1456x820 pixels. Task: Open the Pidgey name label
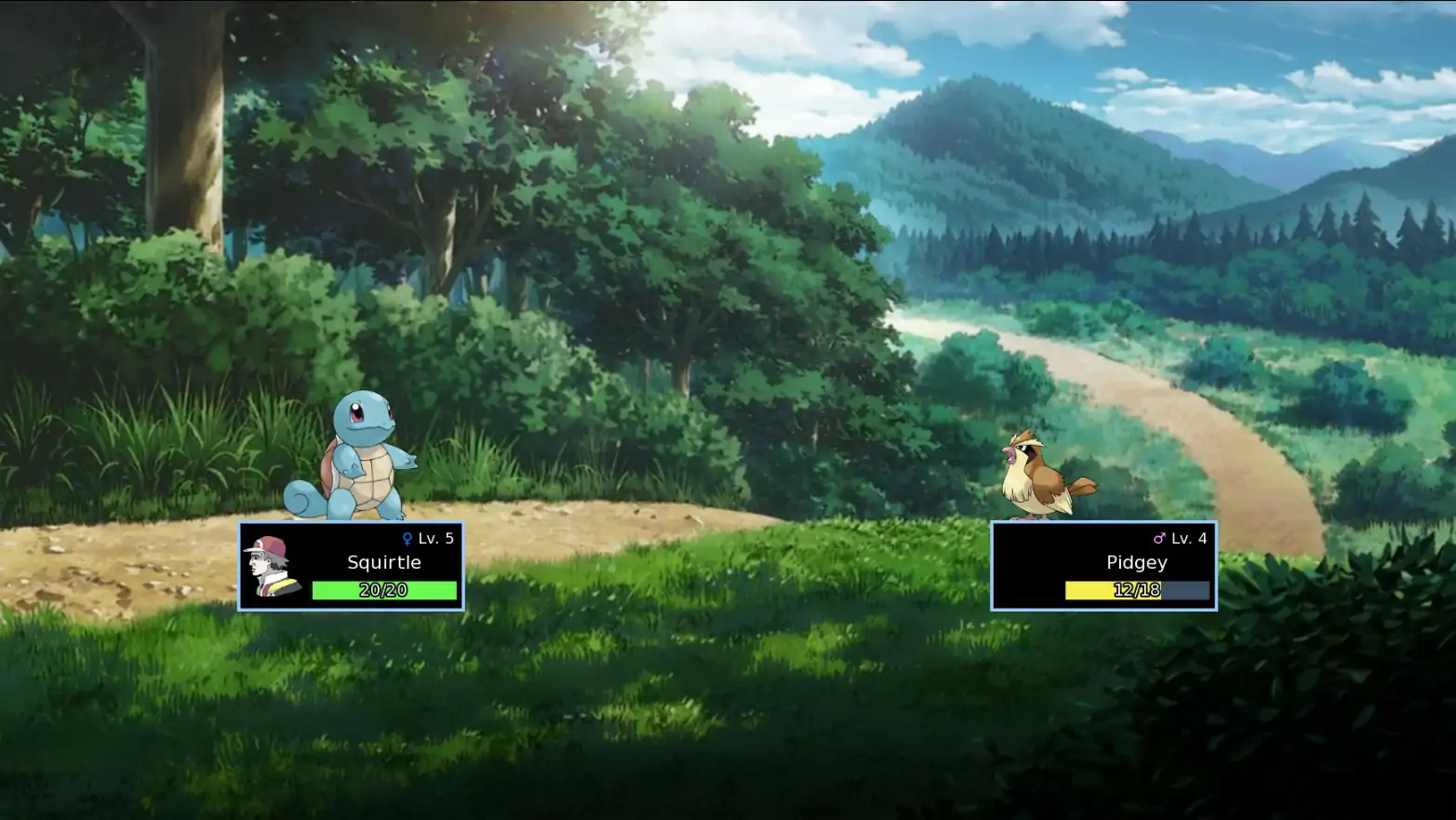coord(1136,562)
